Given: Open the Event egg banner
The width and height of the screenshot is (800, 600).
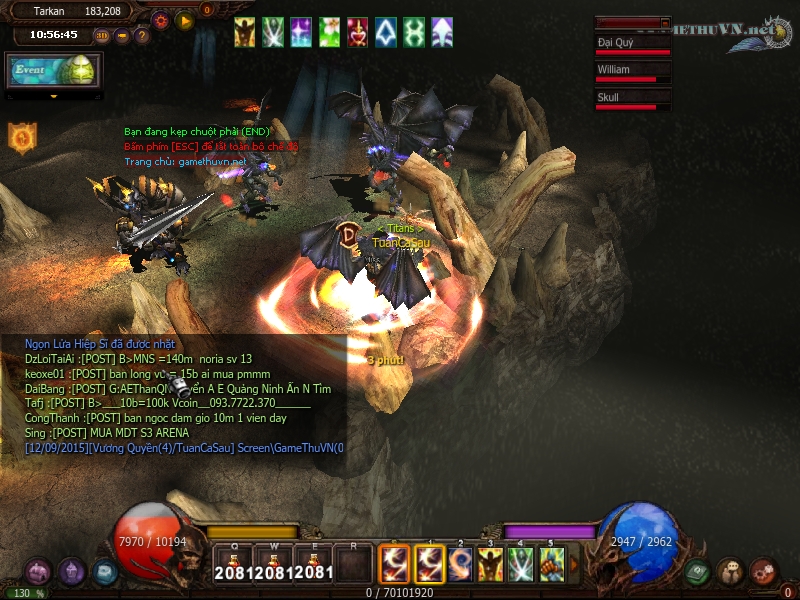Looking at the screenshot, I should pos(50,70).
